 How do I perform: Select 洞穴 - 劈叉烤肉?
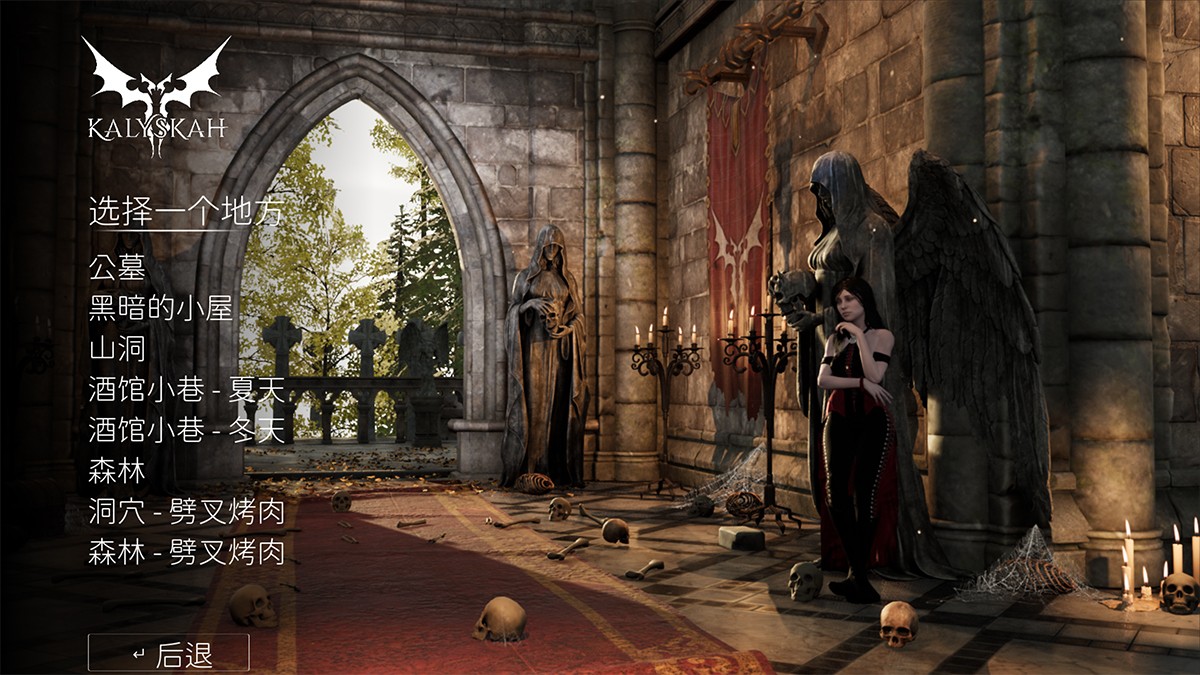pyautogui.click(x=187, y=512)
